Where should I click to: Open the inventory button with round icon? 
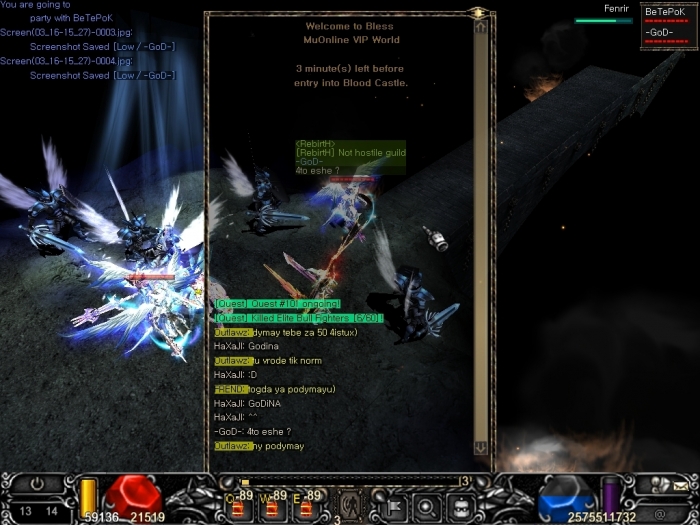(426, 505)
